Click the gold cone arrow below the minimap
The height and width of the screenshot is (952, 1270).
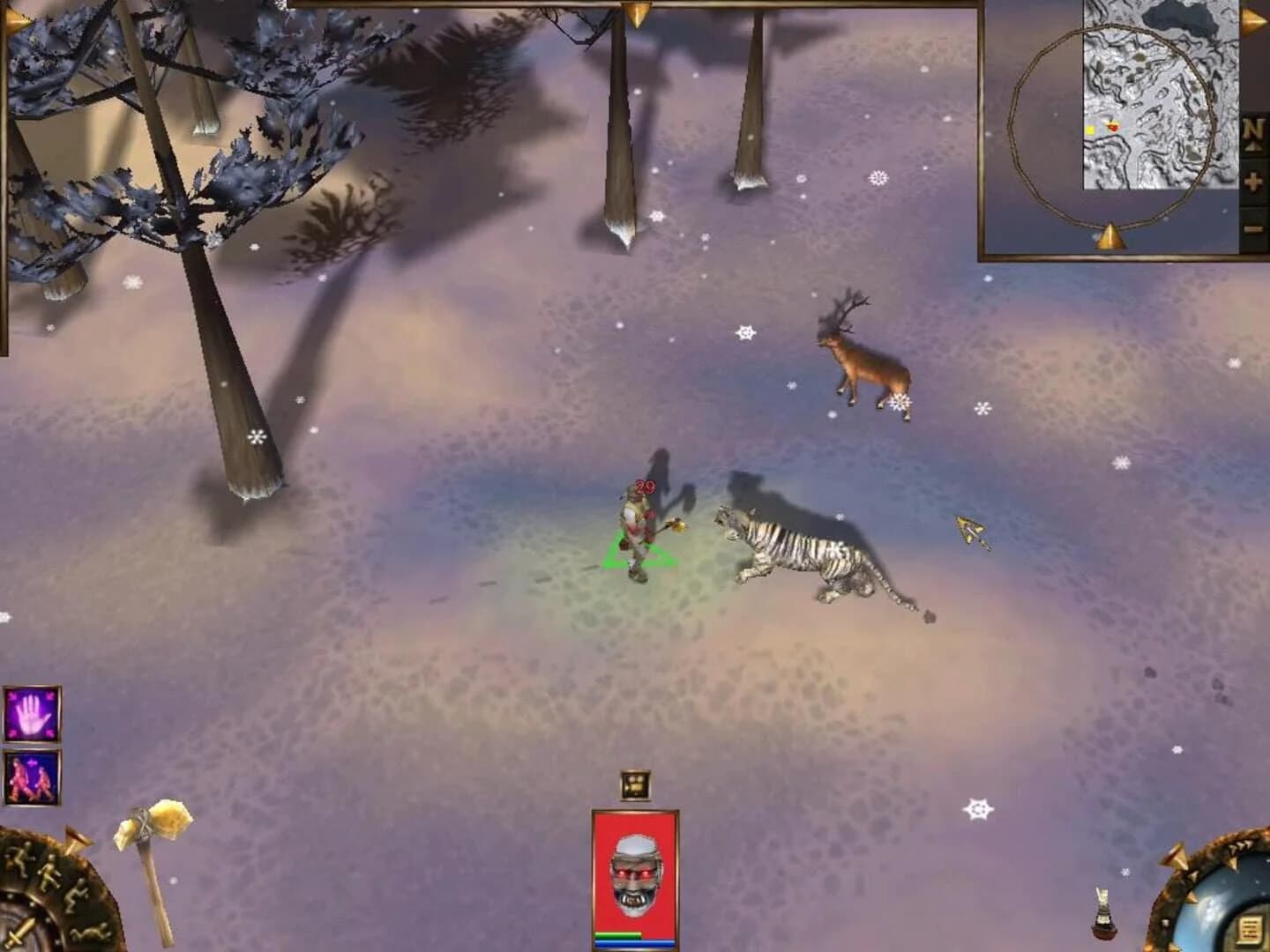point(1111,235)
